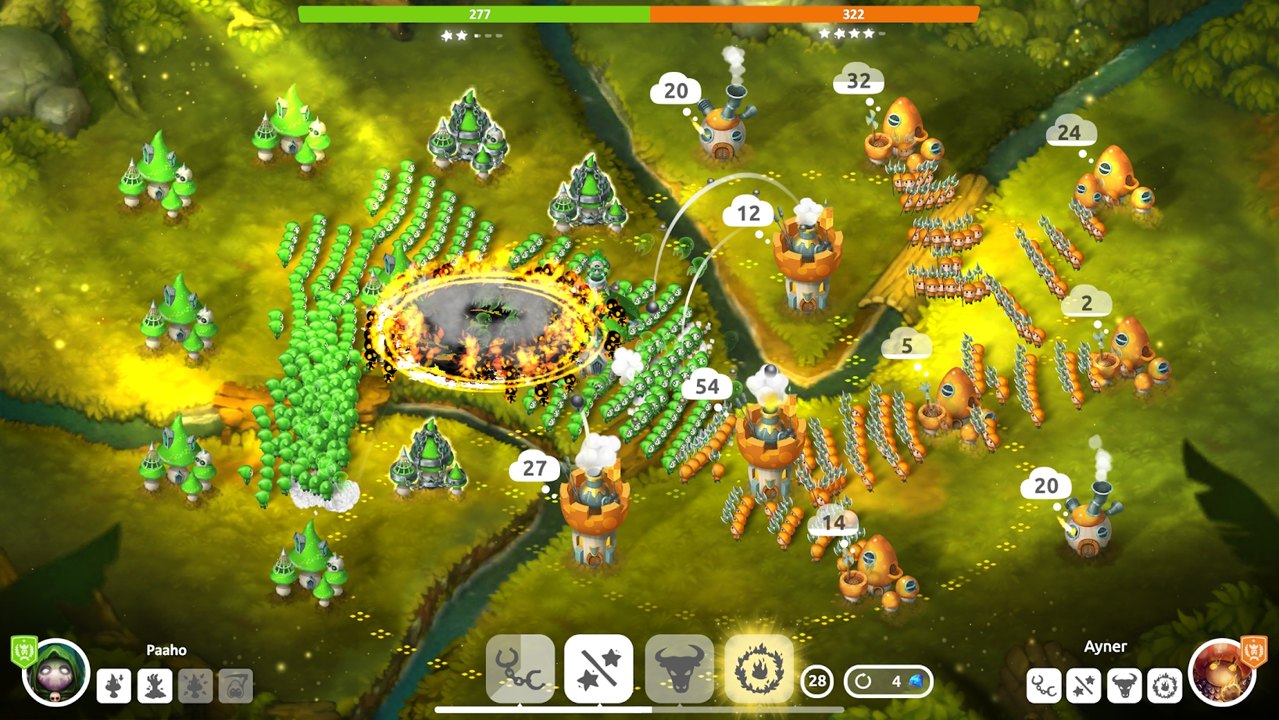
Task: Inspect Ayner's small bull head skill icon
Action: [x=1125, y=685]
